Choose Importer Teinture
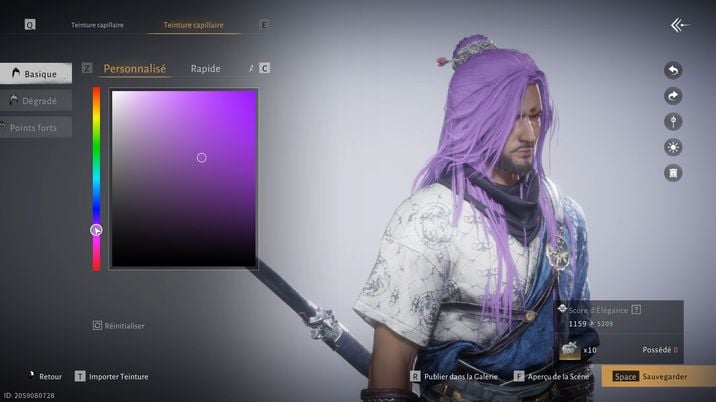Image resolution: width=716 pixels, height=402 pixels. click(118, 377)
